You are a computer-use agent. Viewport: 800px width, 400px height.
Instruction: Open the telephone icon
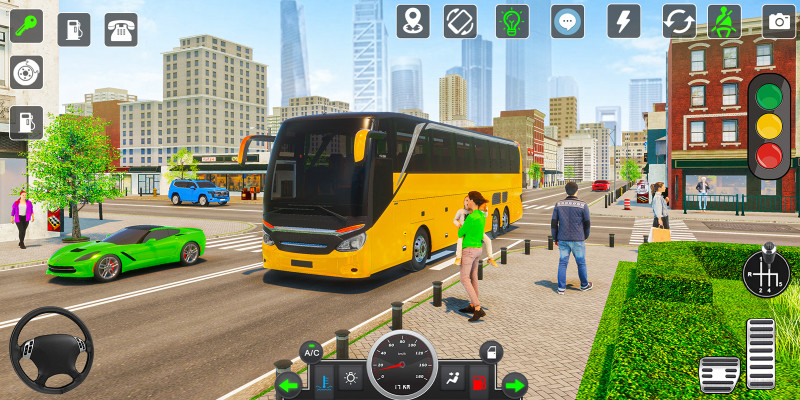point(122,29)
